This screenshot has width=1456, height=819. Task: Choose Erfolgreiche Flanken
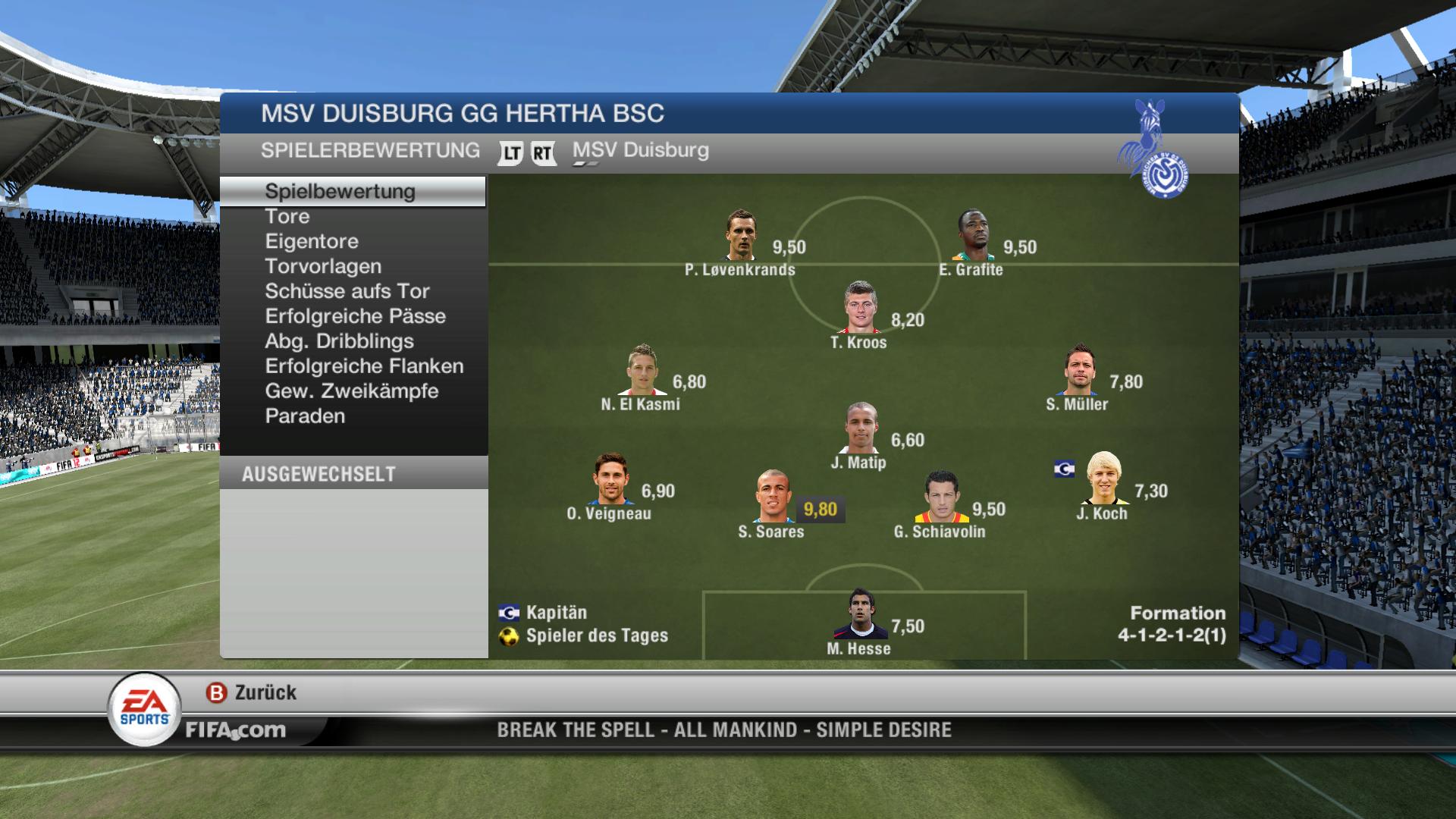(x=364, y=367)
